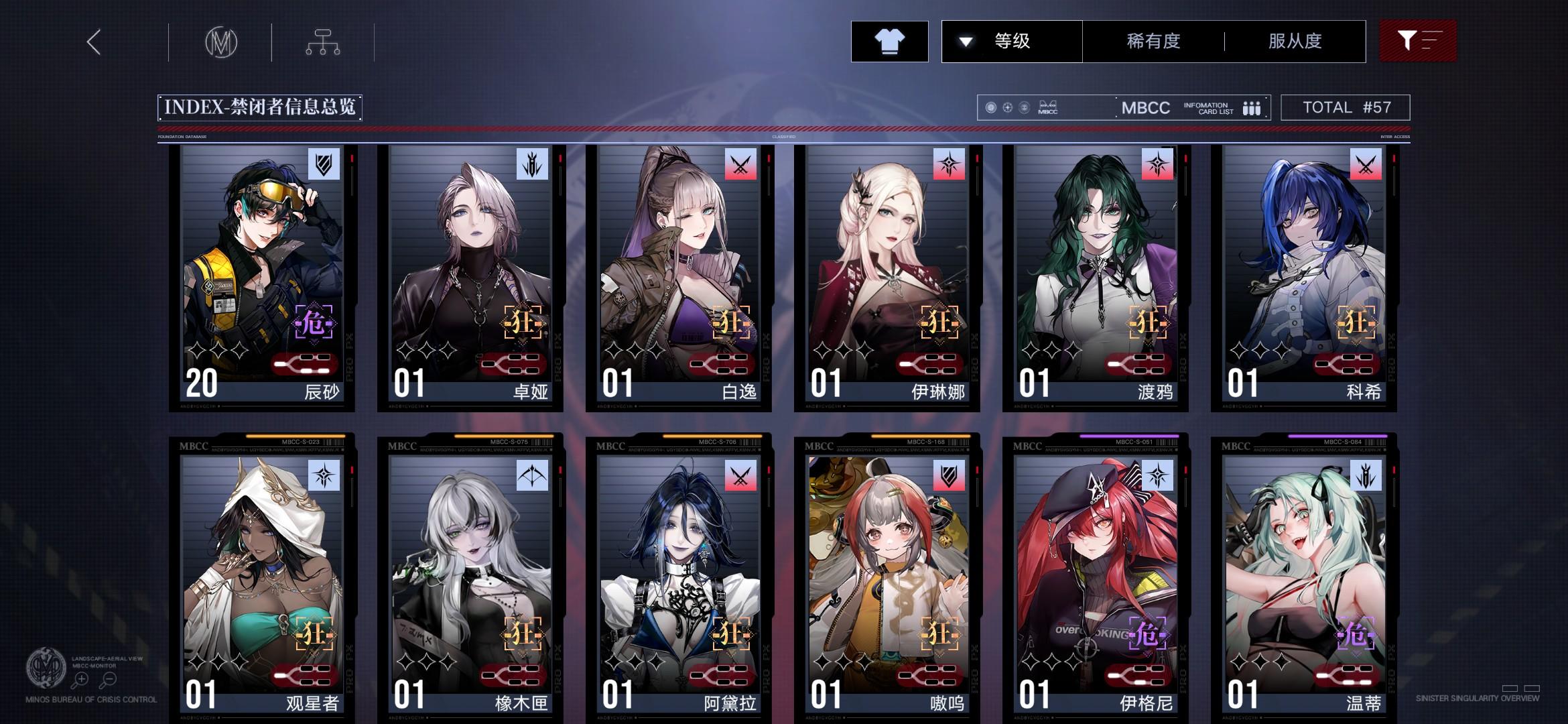
Task: Click the people icon beside INFOMATION CARD LIST
Action: click(x=1252, y=107)
